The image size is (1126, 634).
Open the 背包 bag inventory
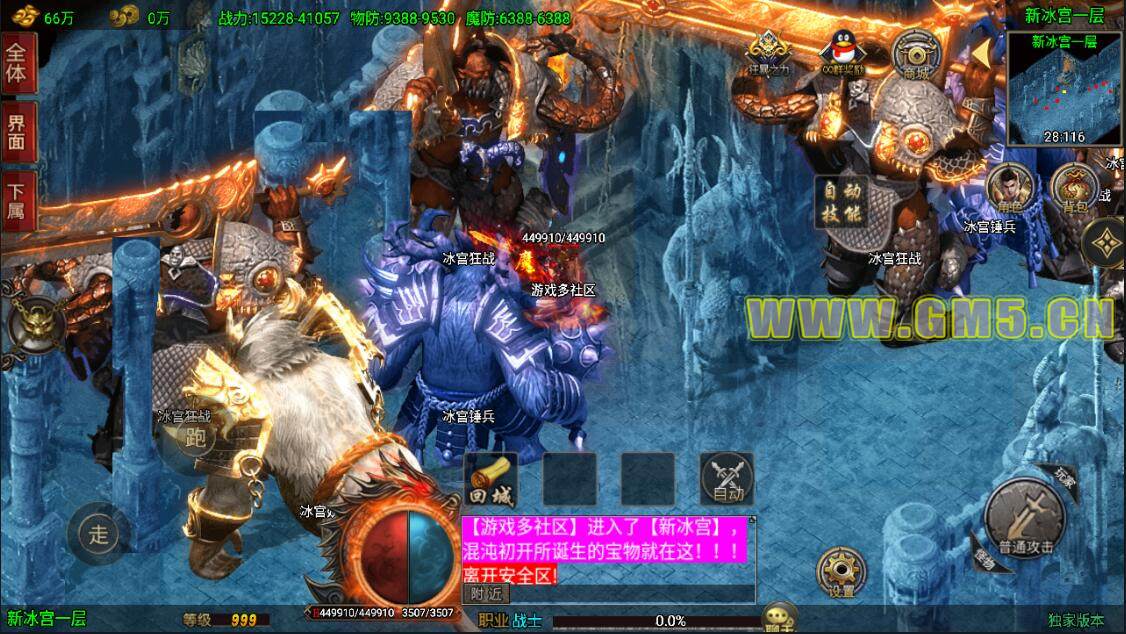(x=1075, y=190)
